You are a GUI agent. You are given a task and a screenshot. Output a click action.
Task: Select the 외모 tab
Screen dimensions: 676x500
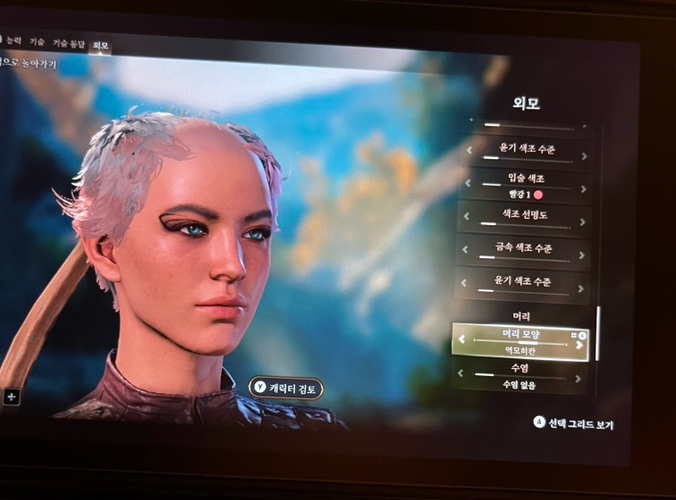coord(100,44)
